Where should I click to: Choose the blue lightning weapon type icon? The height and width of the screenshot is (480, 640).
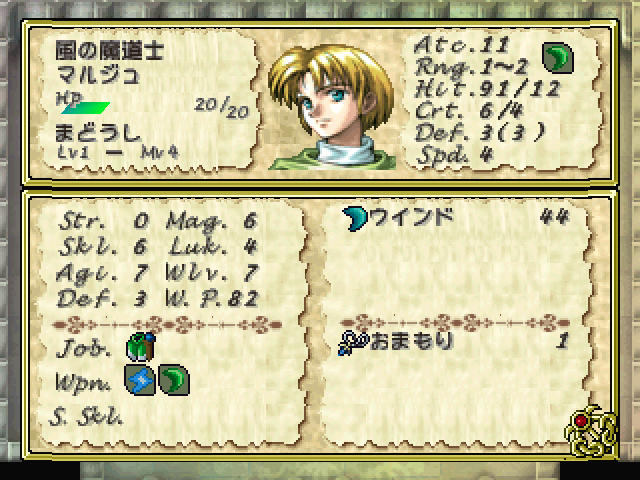[x=138, y=380]
